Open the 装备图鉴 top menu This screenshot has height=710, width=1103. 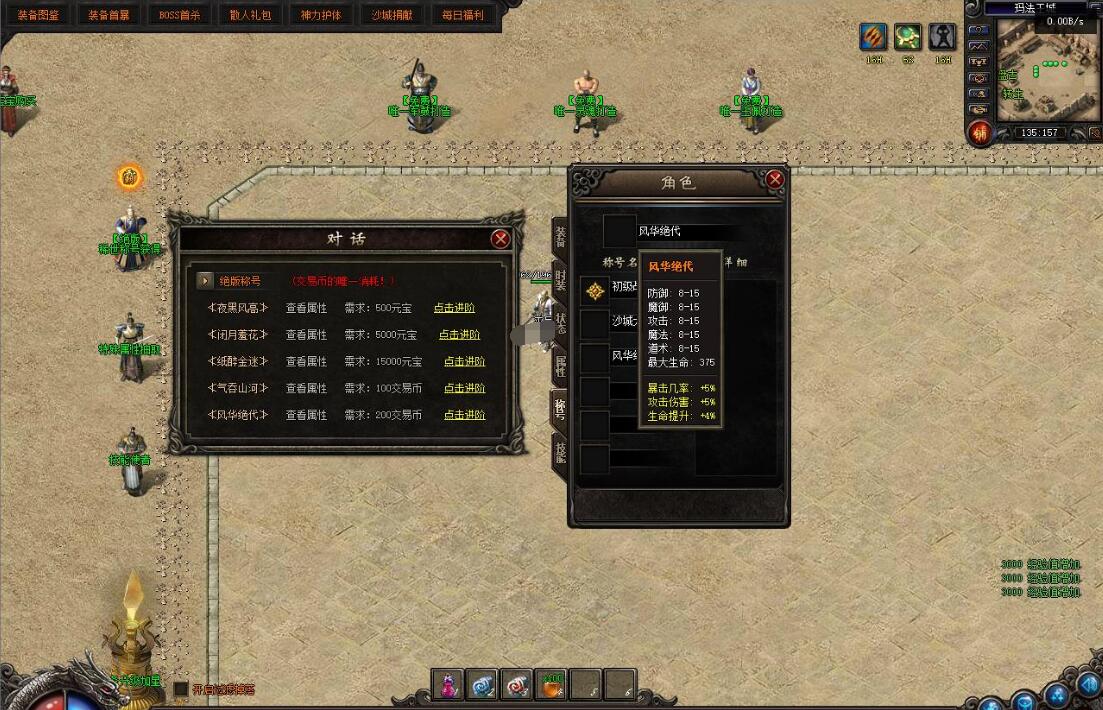(x=39, y=15)
